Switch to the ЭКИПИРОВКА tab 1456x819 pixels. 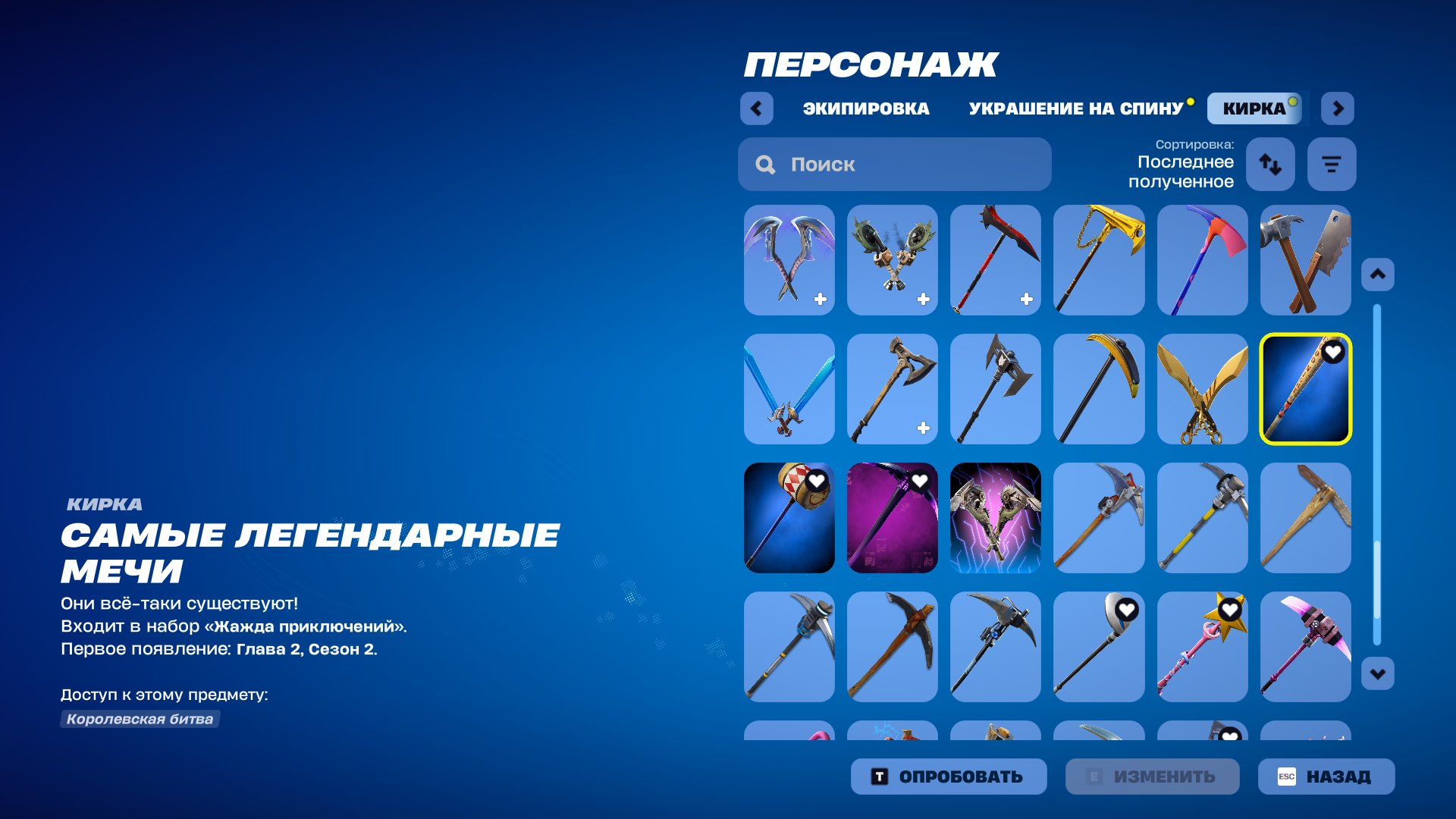click(865, 108)
